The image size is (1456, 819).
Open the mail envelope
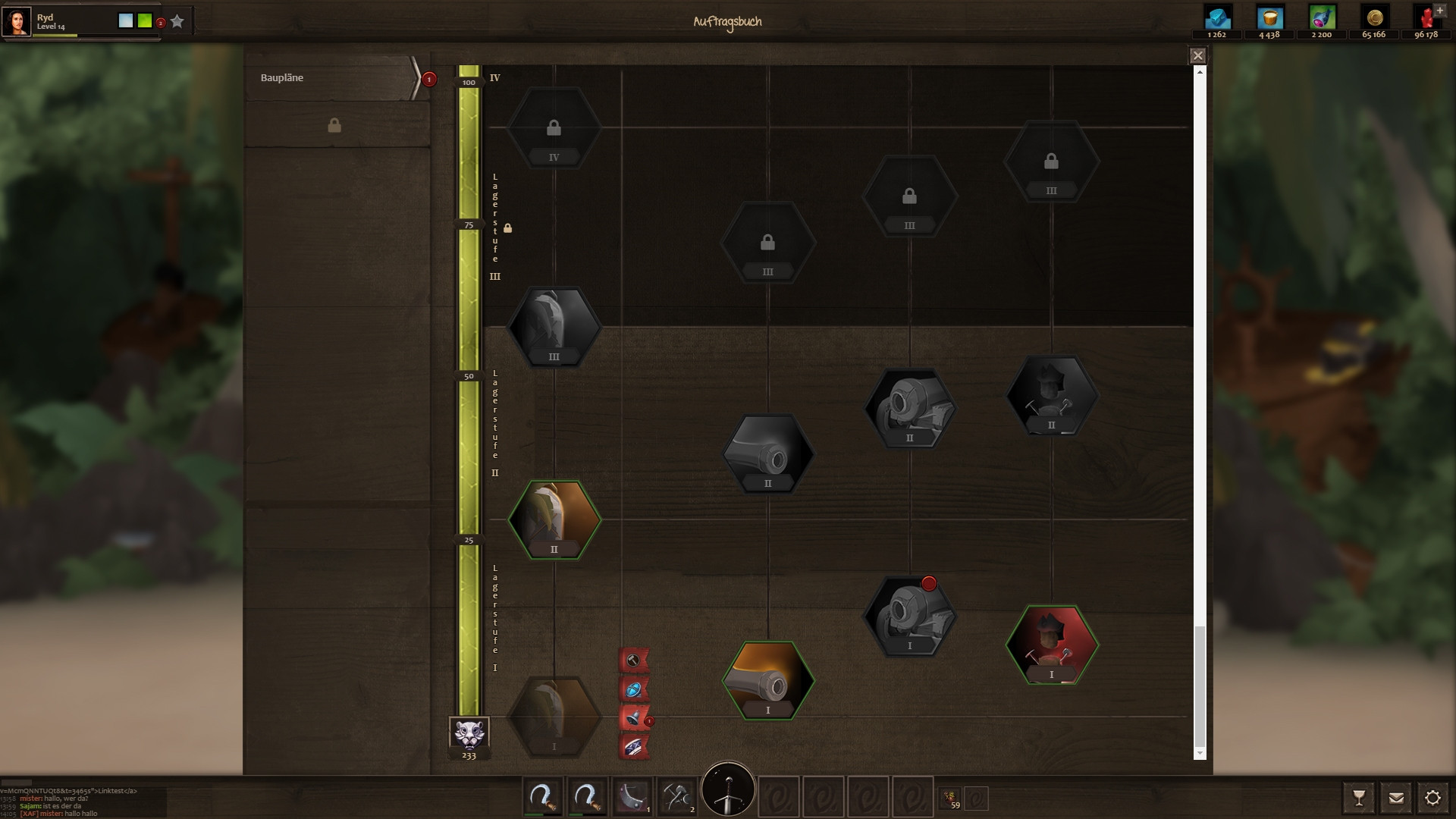1395,798
